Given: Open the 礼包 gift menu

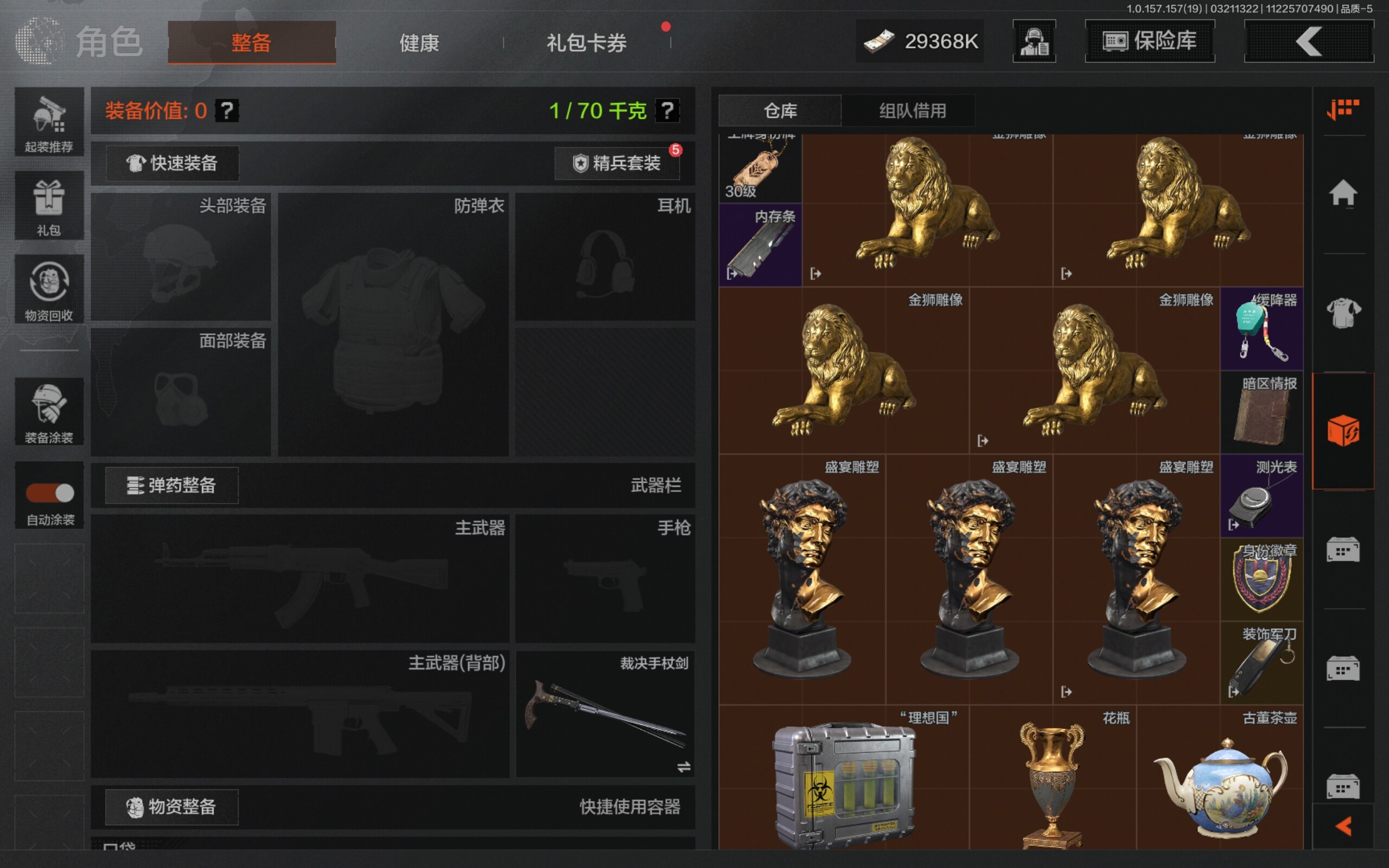Looking at the screenshot, I should click(49, 206).
